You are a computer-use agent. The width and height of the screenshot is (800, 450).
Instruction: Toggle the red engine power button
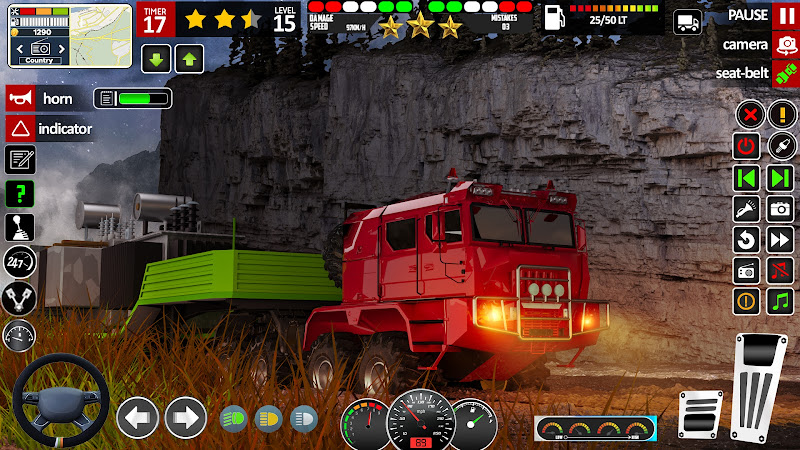746,146
